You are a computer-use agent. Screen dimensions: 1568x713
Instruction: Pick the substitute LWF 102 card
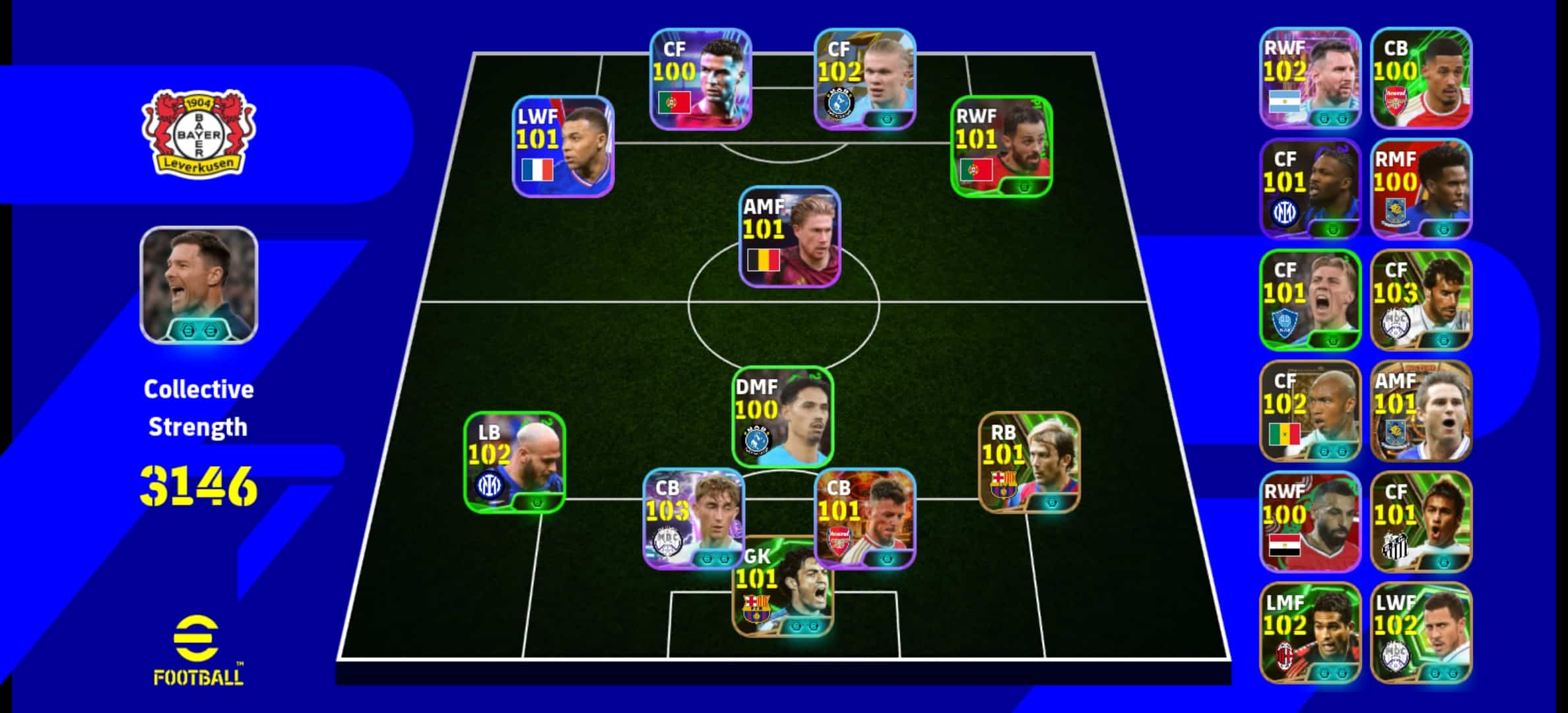click(1421, 633)
